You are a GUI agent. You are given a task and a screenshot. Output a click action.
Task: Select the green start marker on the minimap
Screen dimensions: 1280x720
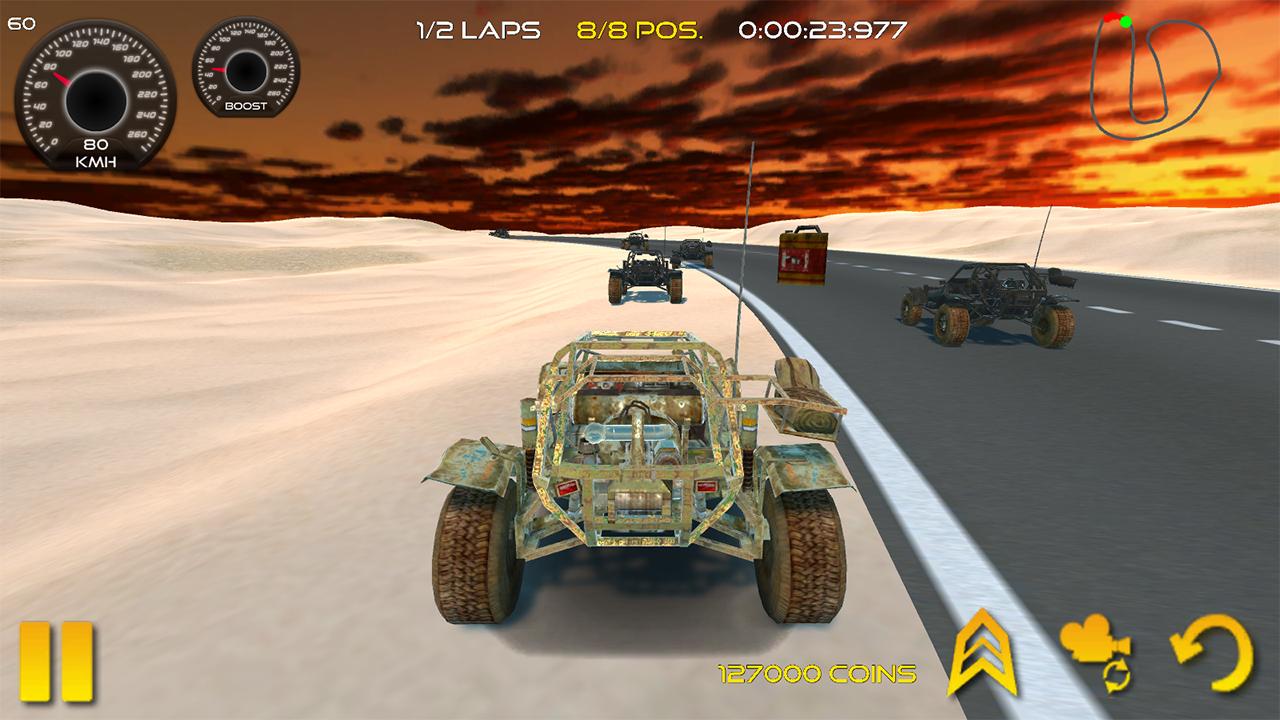(x=1126, y=22)
